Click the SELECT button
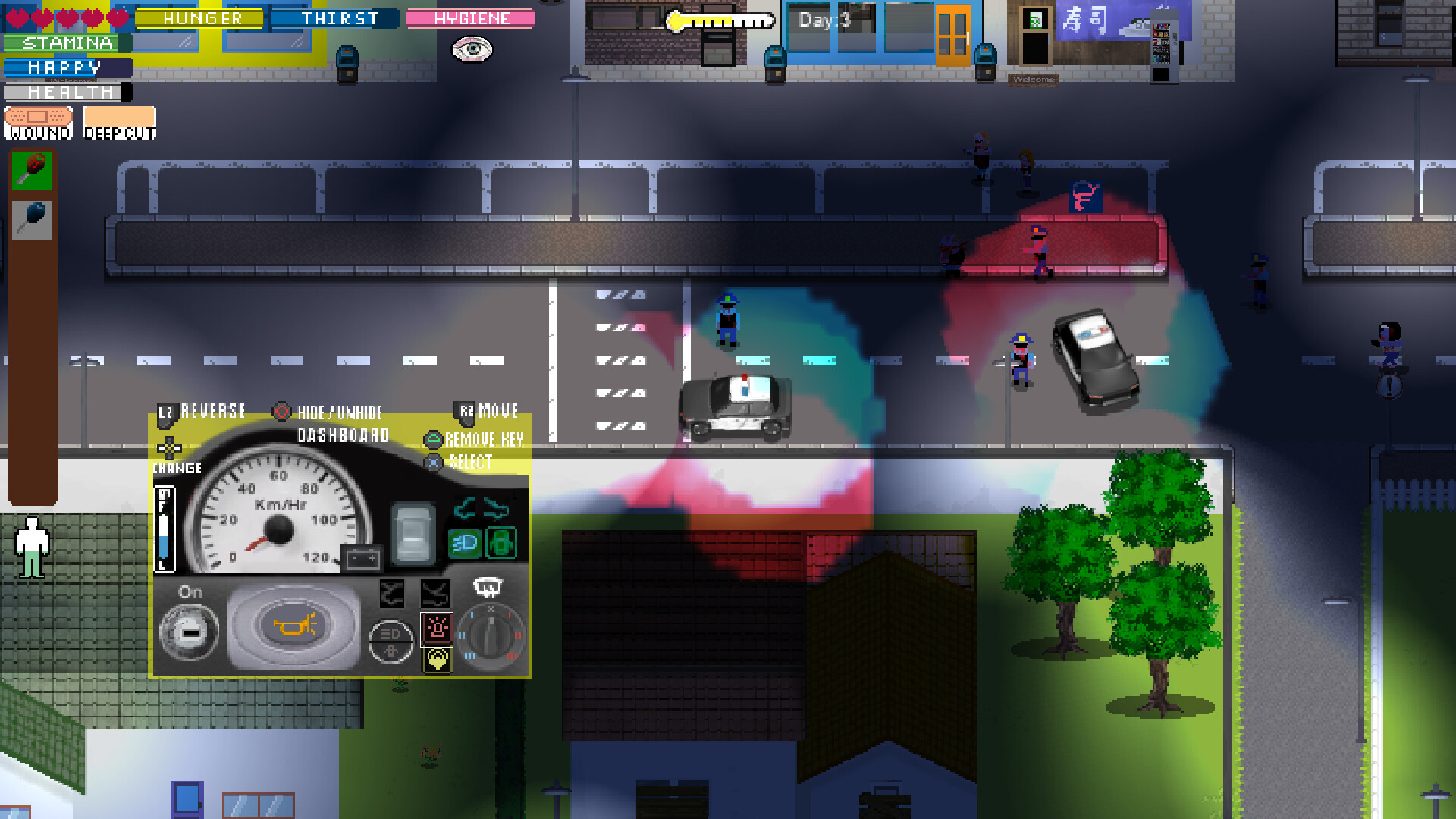 click(x=465, y=463)
